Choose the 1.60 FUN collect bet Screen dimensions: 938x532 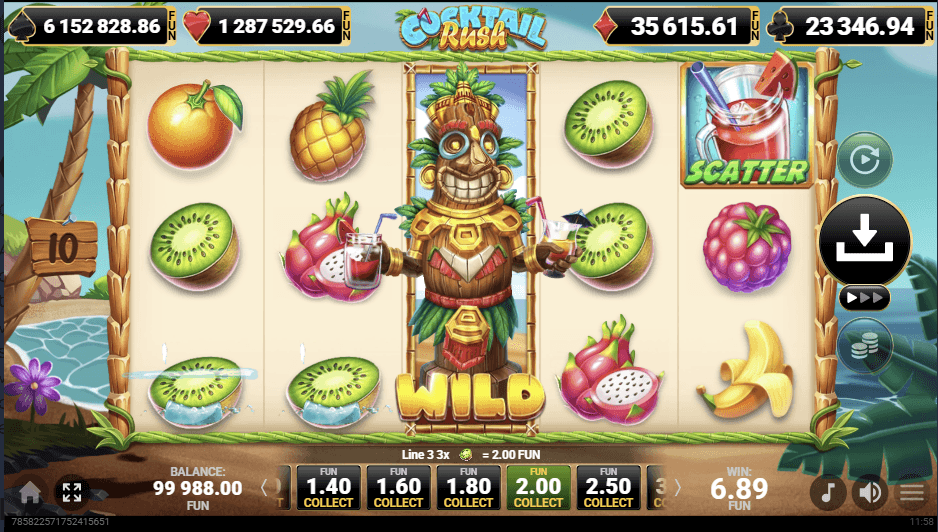click(x=398, y=487)
